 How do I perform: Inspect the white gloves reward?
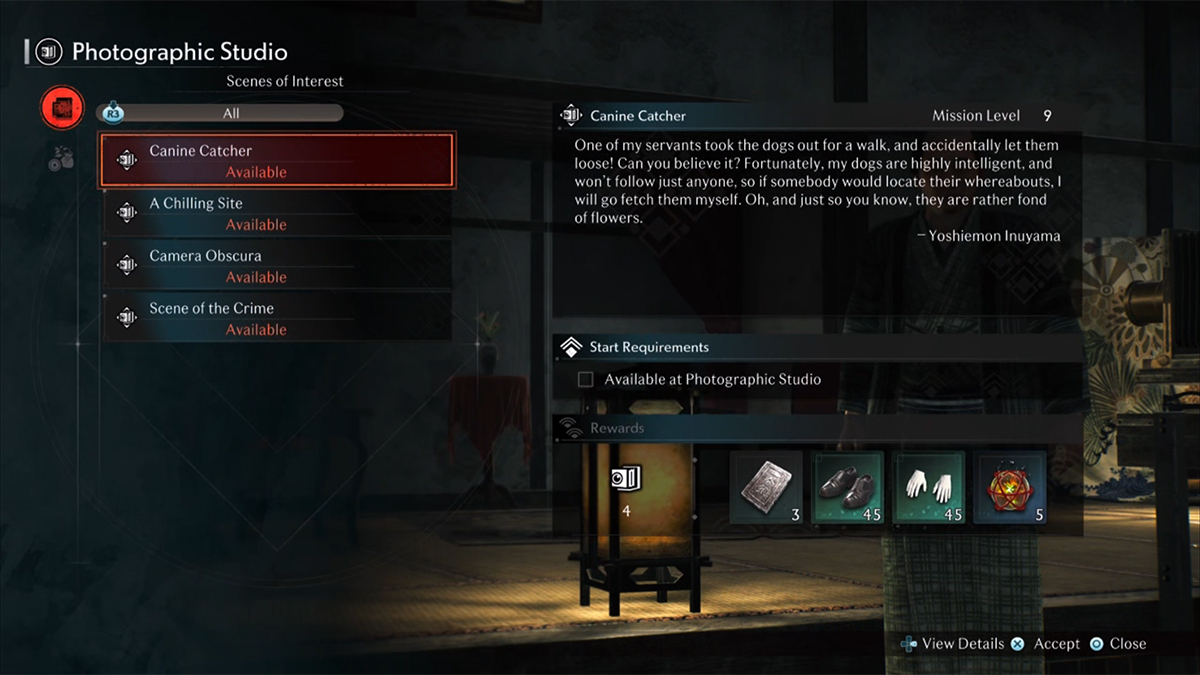coord(929,487)
